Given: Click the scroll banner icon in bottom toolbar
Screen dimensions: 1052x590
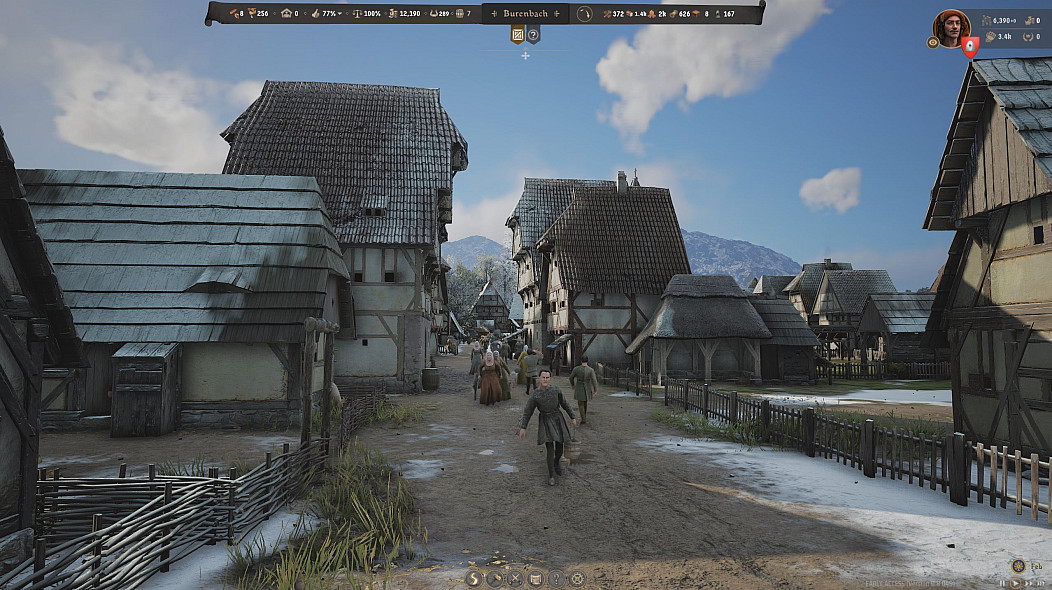Looking at the screenshot, I should 536,578.
